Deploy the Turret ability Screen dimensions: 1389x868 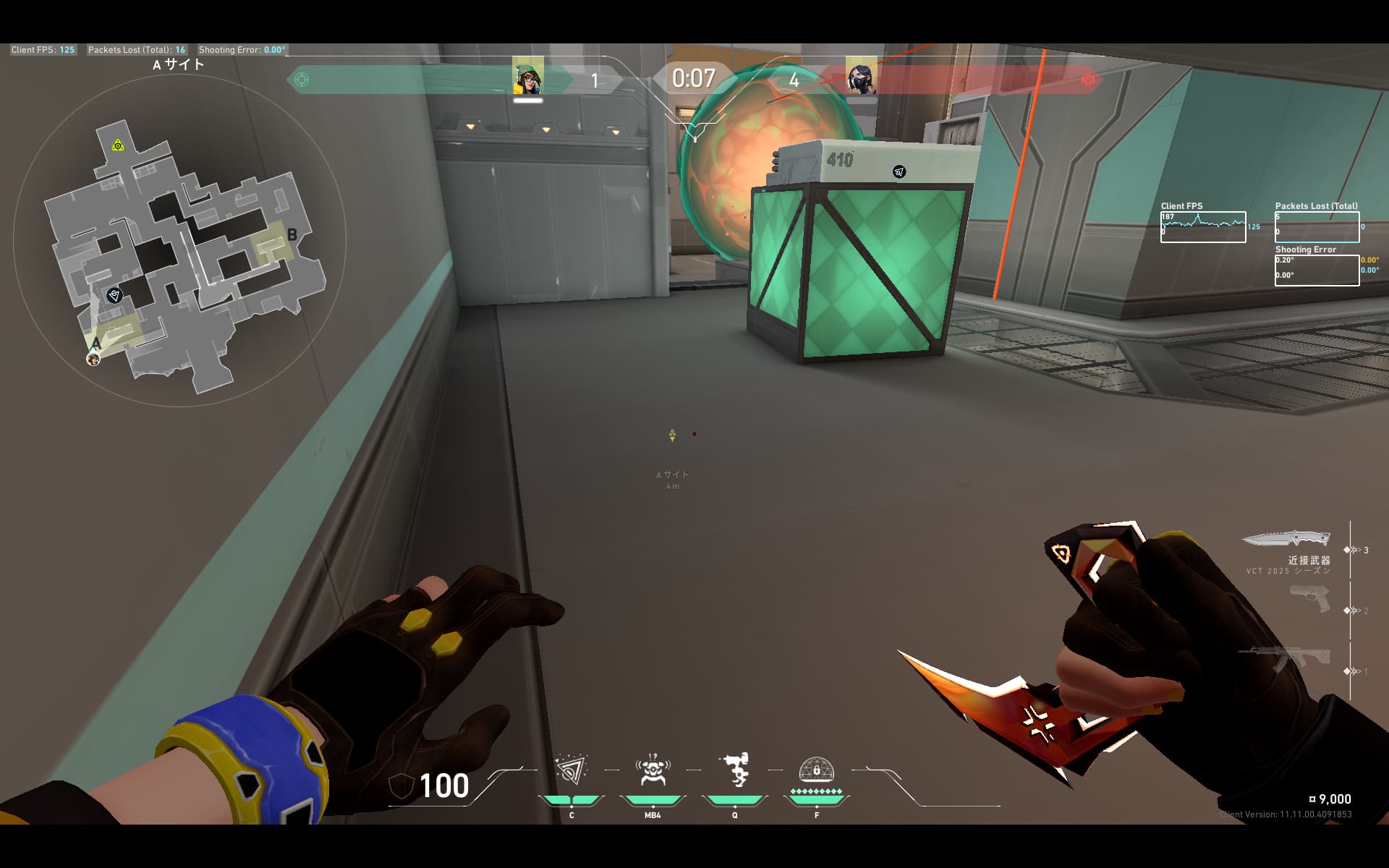coord(735,770)
